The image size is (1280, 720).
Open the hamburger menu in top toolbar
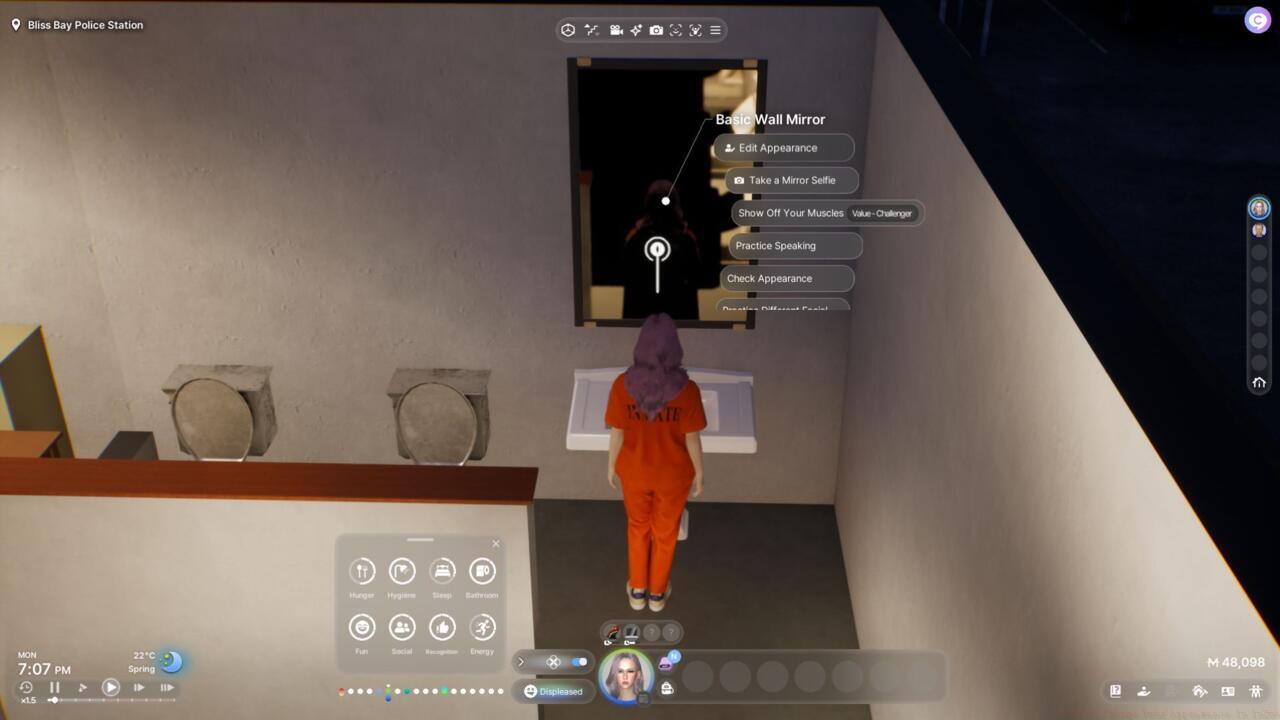pos(715,30)
